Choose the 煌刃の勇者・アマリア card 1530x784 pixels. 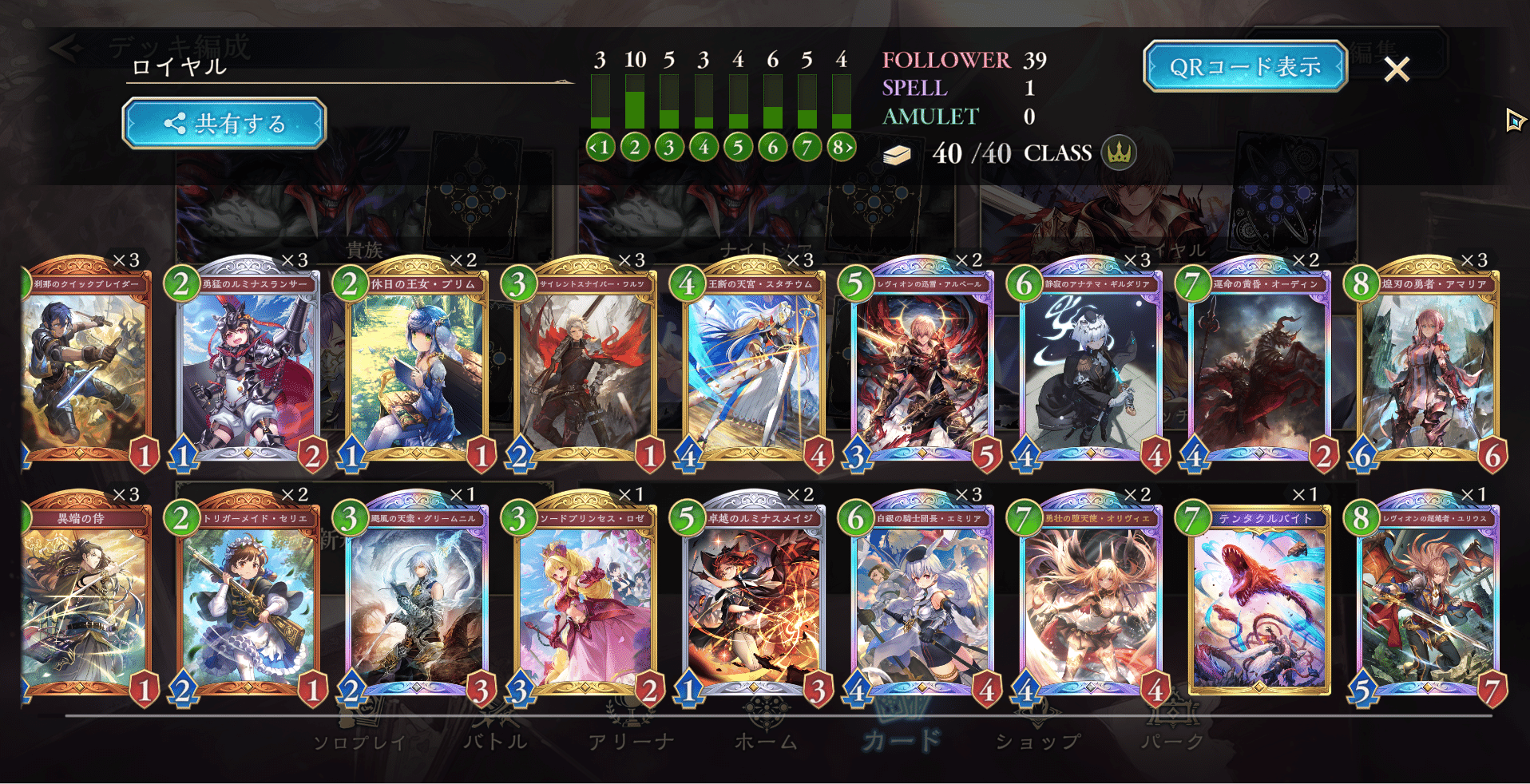(1429, 367)
